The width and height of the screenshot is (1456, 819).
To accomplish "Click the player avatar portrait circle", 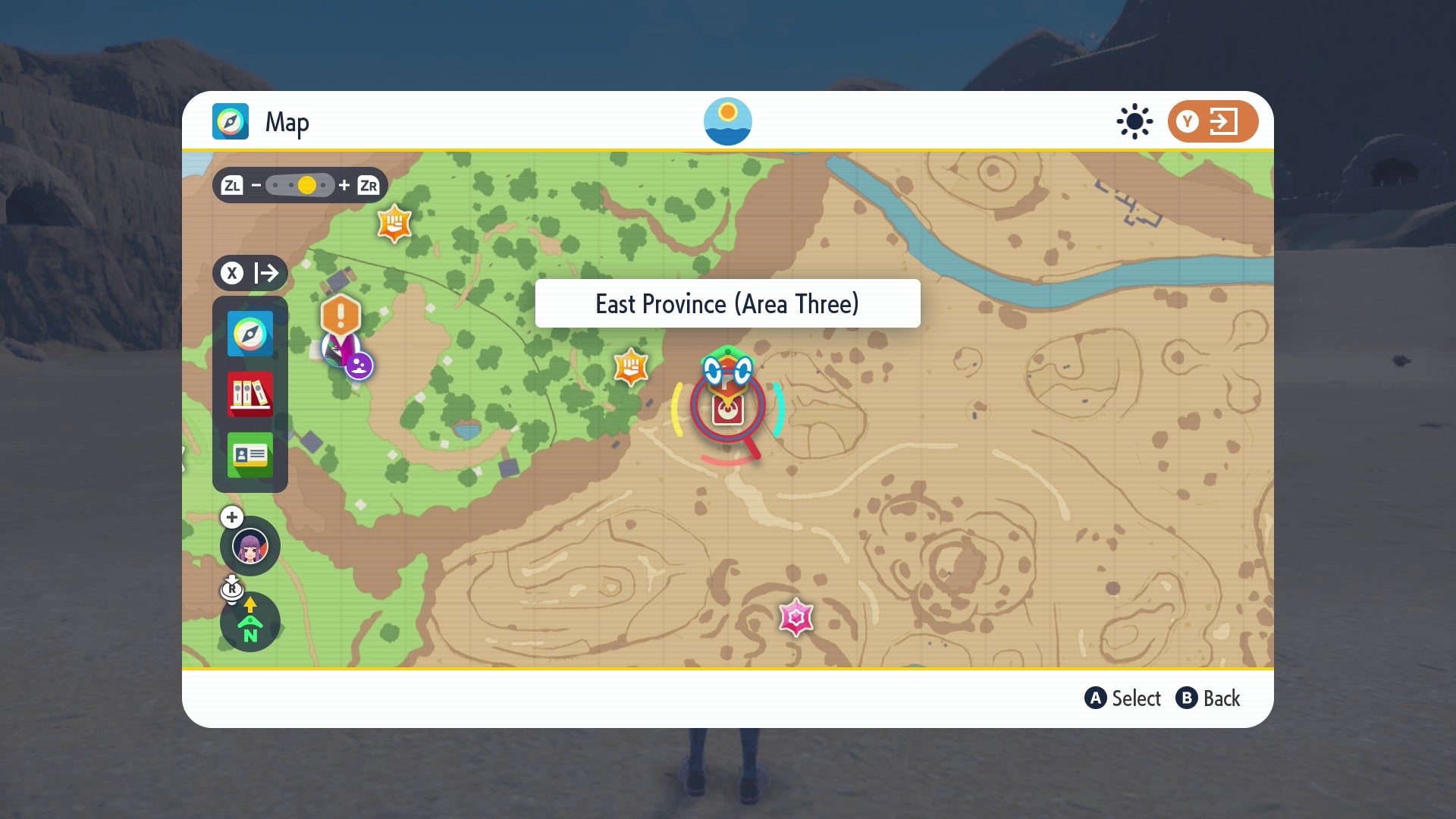I will [x=250, y=546].
